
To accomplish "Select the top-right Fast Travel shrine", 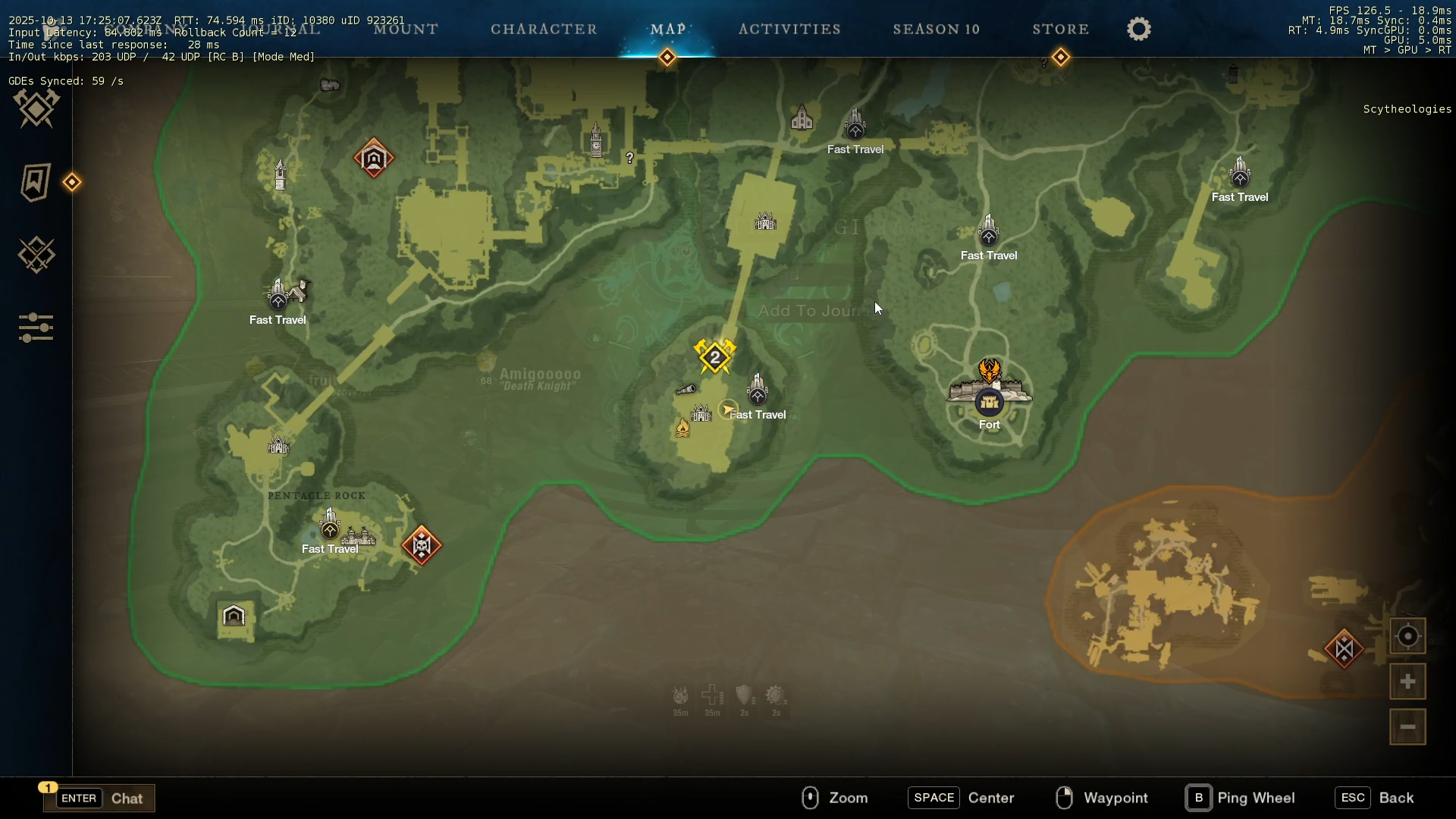I will pyautogui.click(x=1240, y=174).
